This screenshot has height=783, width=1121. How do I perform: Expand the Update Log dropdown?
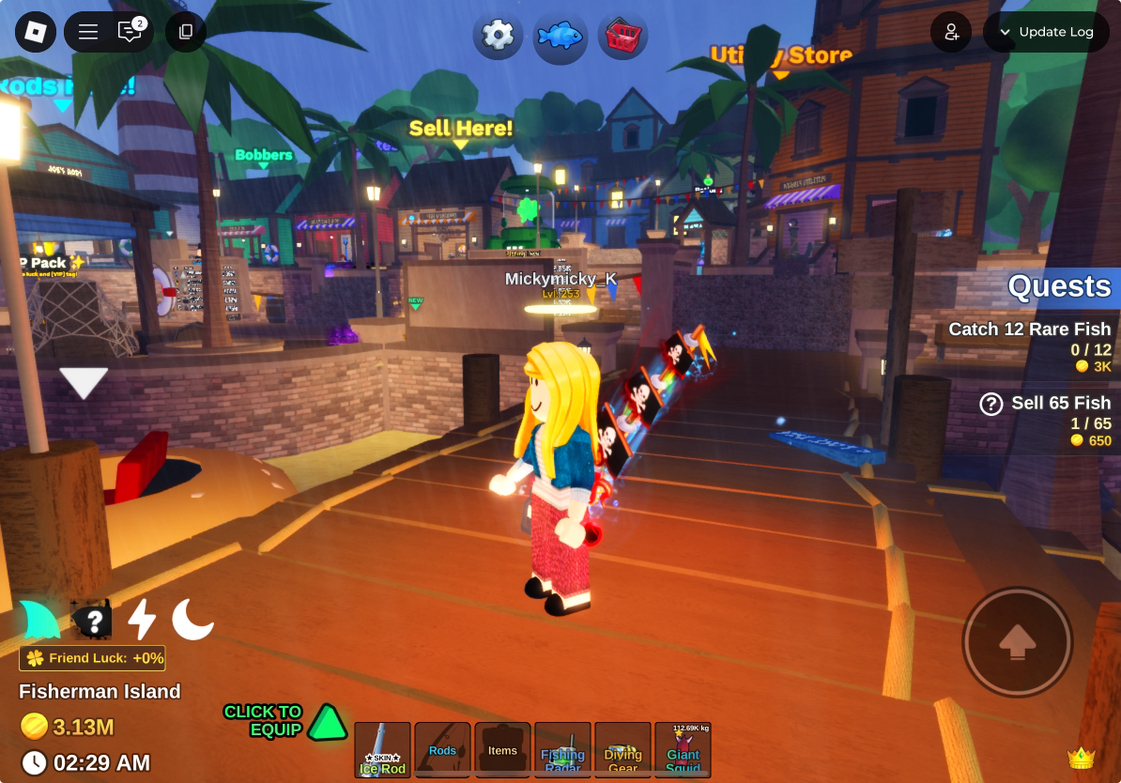click(x=1046, y=32)
